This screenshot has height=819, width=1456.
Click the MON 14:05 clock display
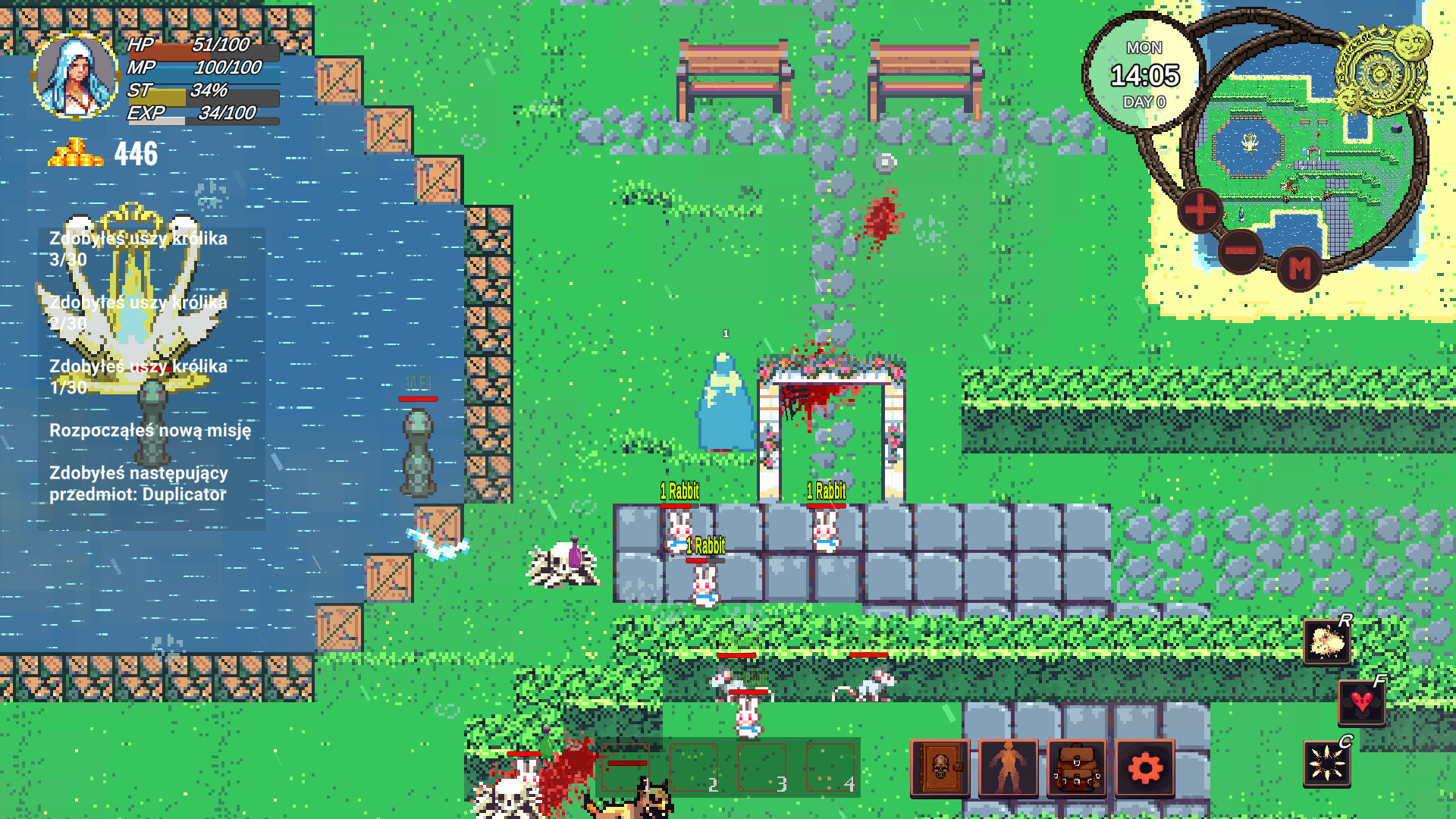(1145, 72)
